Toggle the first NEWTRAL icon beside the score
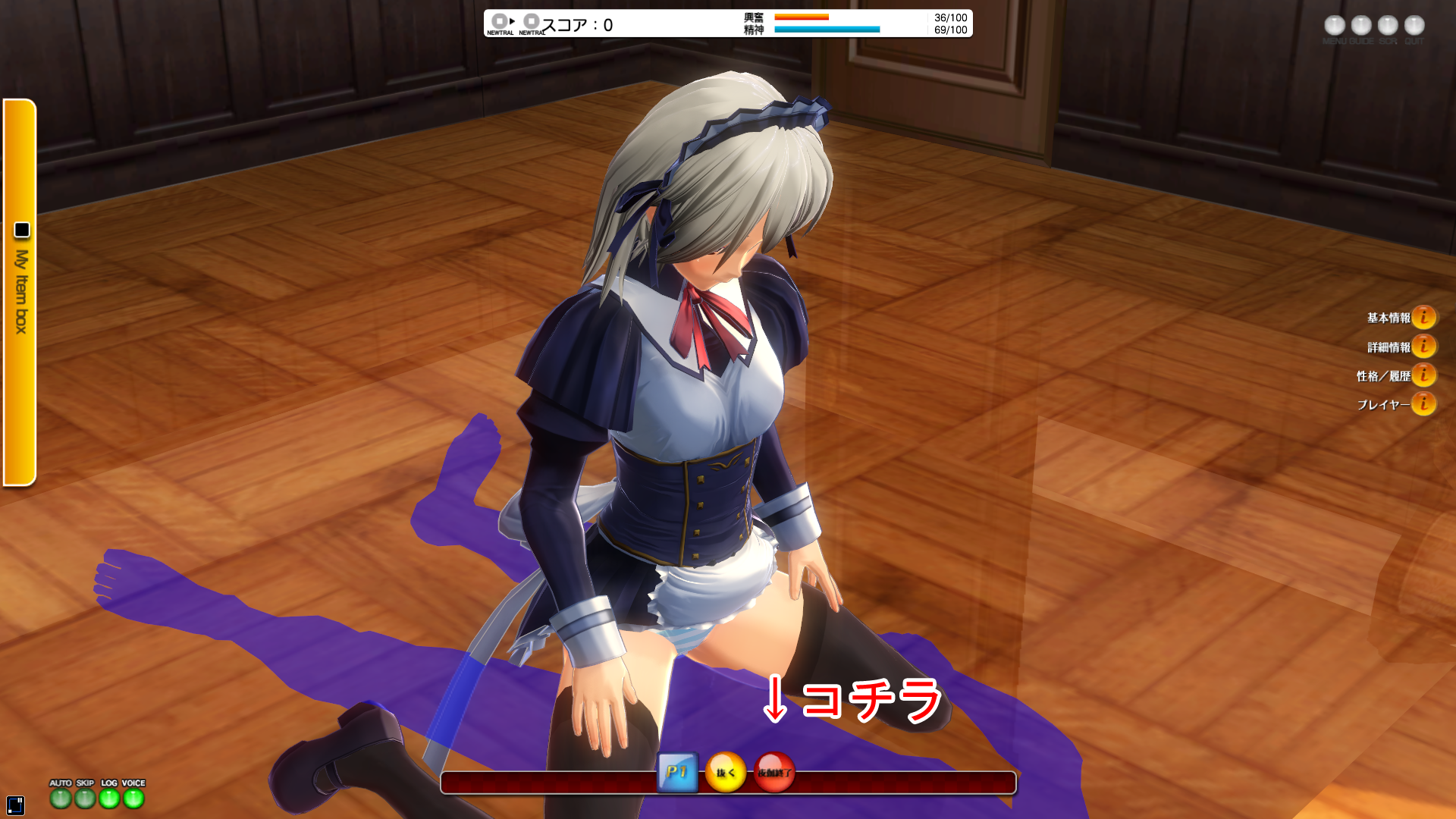The height and width of the screenshot is (819, 1456). (500, 22)
